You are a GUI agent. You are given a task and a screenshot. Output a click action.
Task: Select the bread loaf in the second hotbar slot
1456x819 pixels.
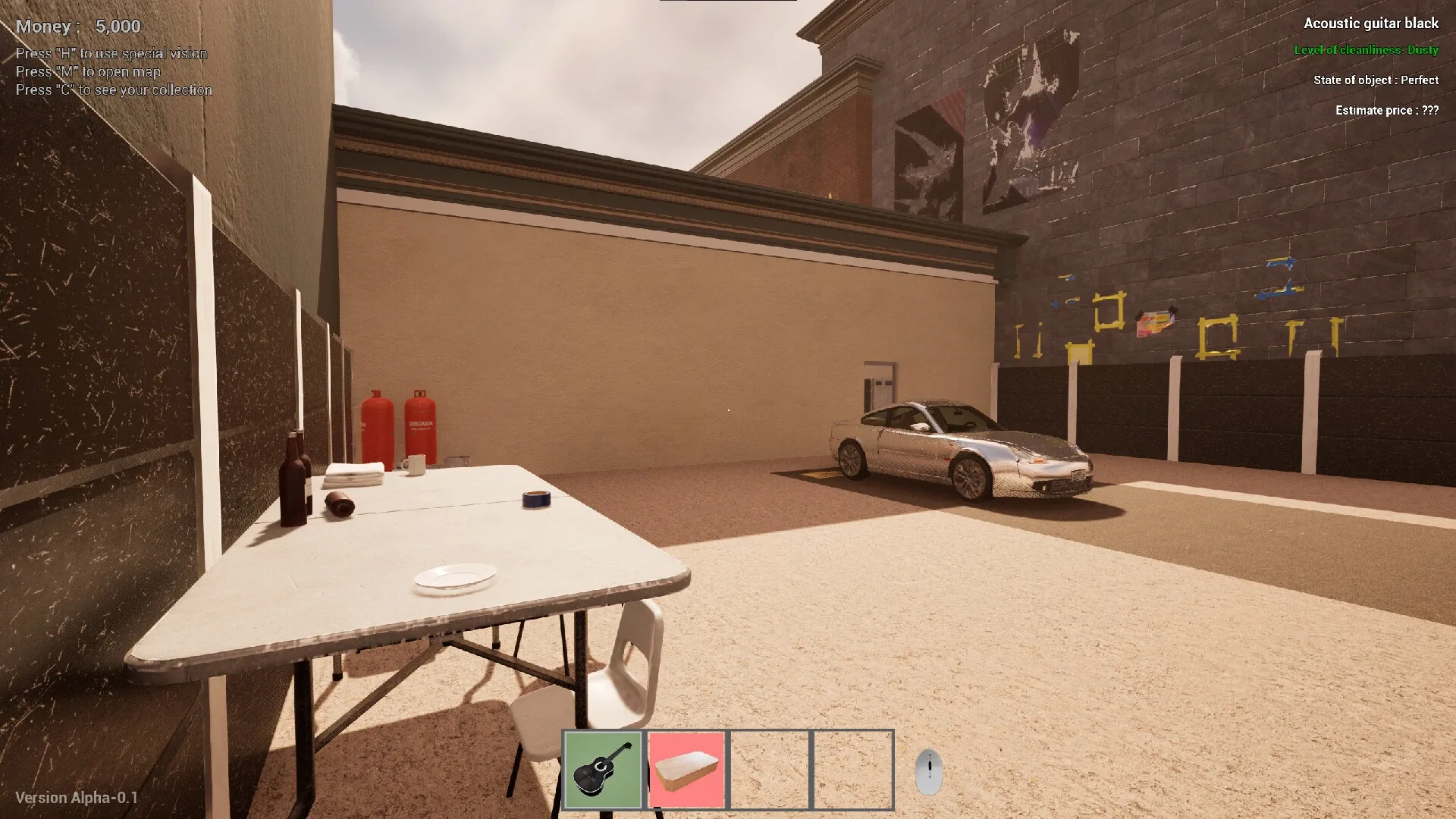(x=686, y=768)
